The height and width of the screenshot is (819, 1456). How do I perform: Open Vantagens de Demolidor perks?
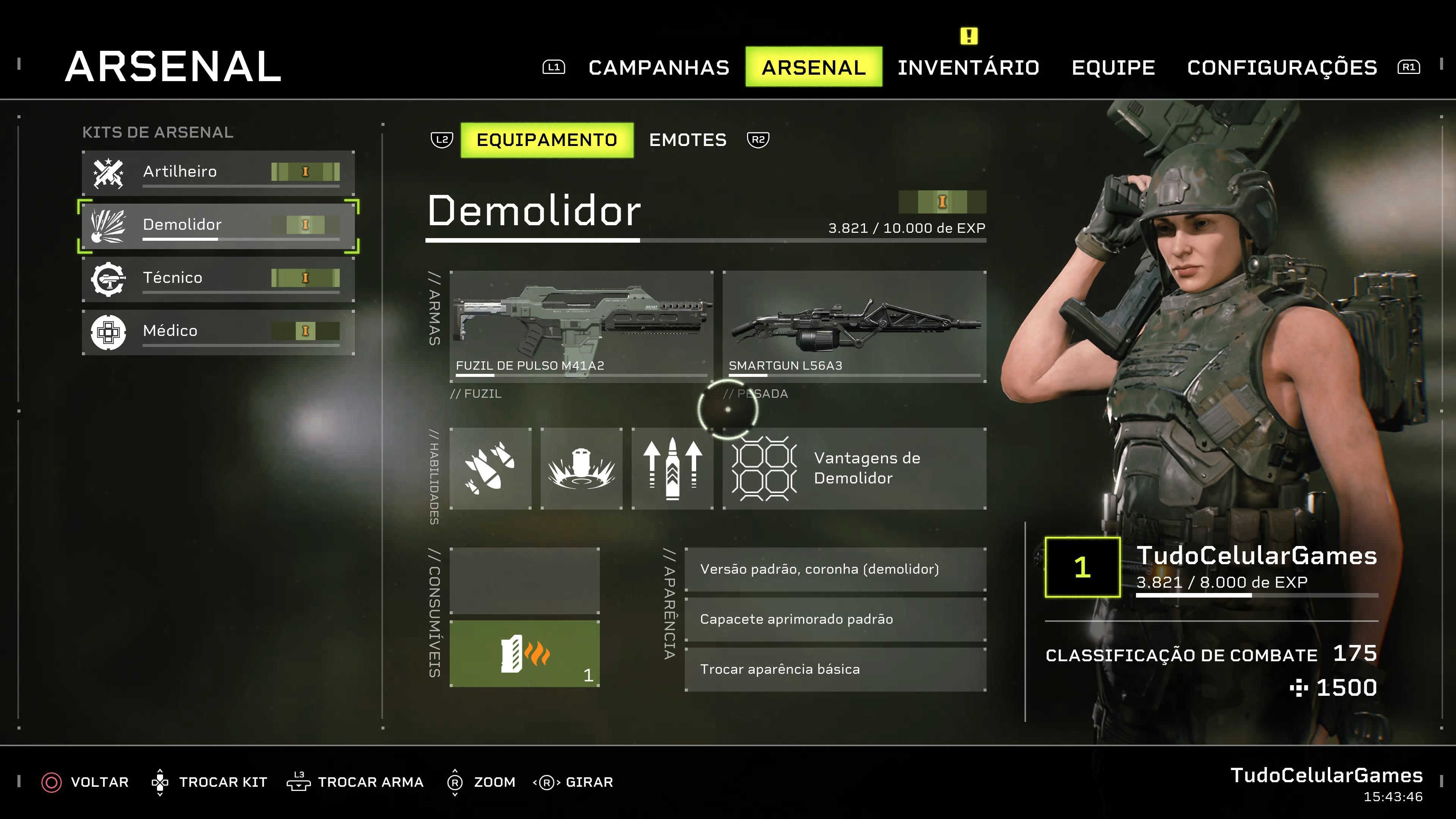[x=854, y=469]
